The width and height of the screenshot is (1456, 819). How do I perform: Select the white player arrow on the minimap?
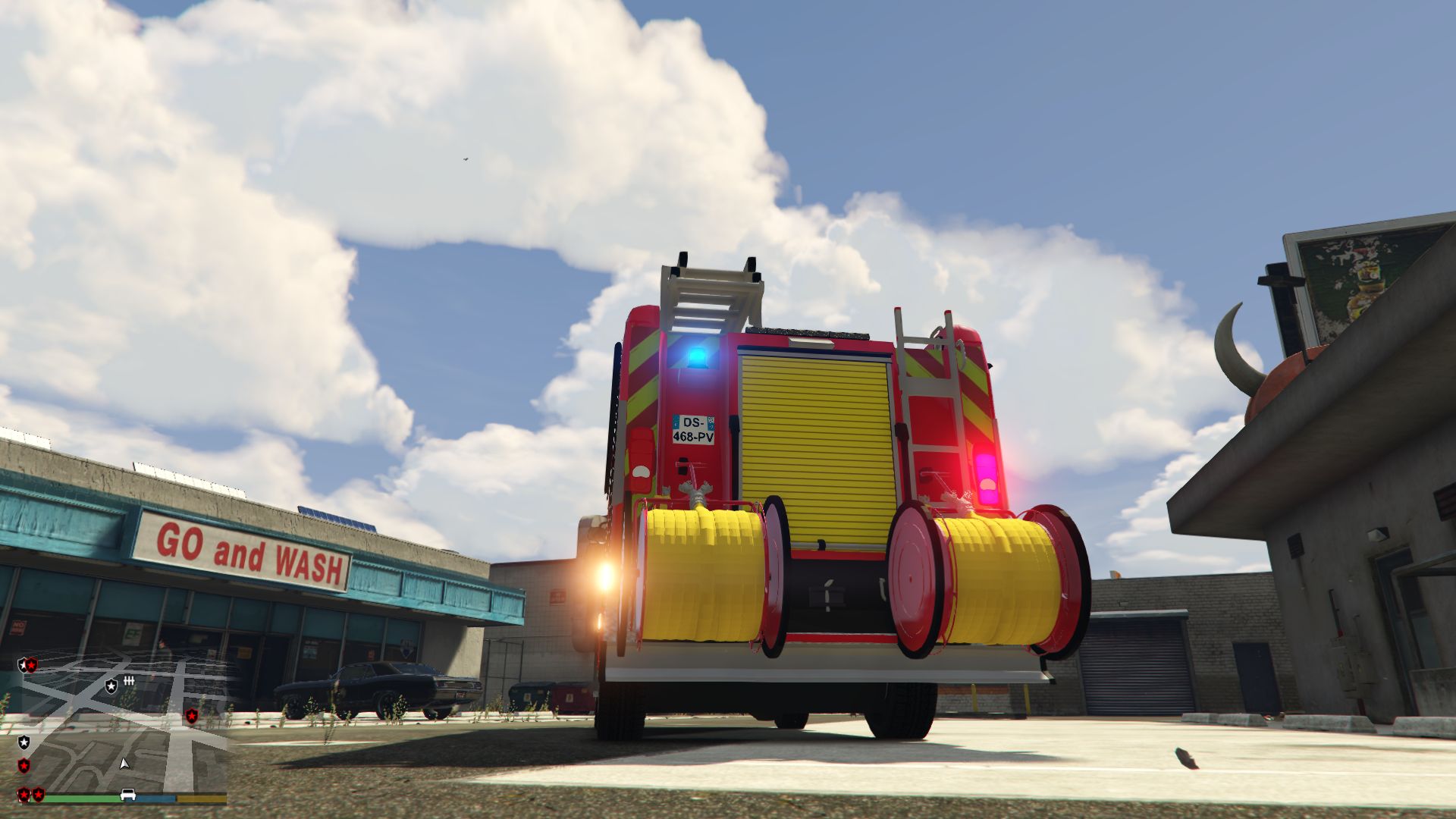click(x=124, y=764)
